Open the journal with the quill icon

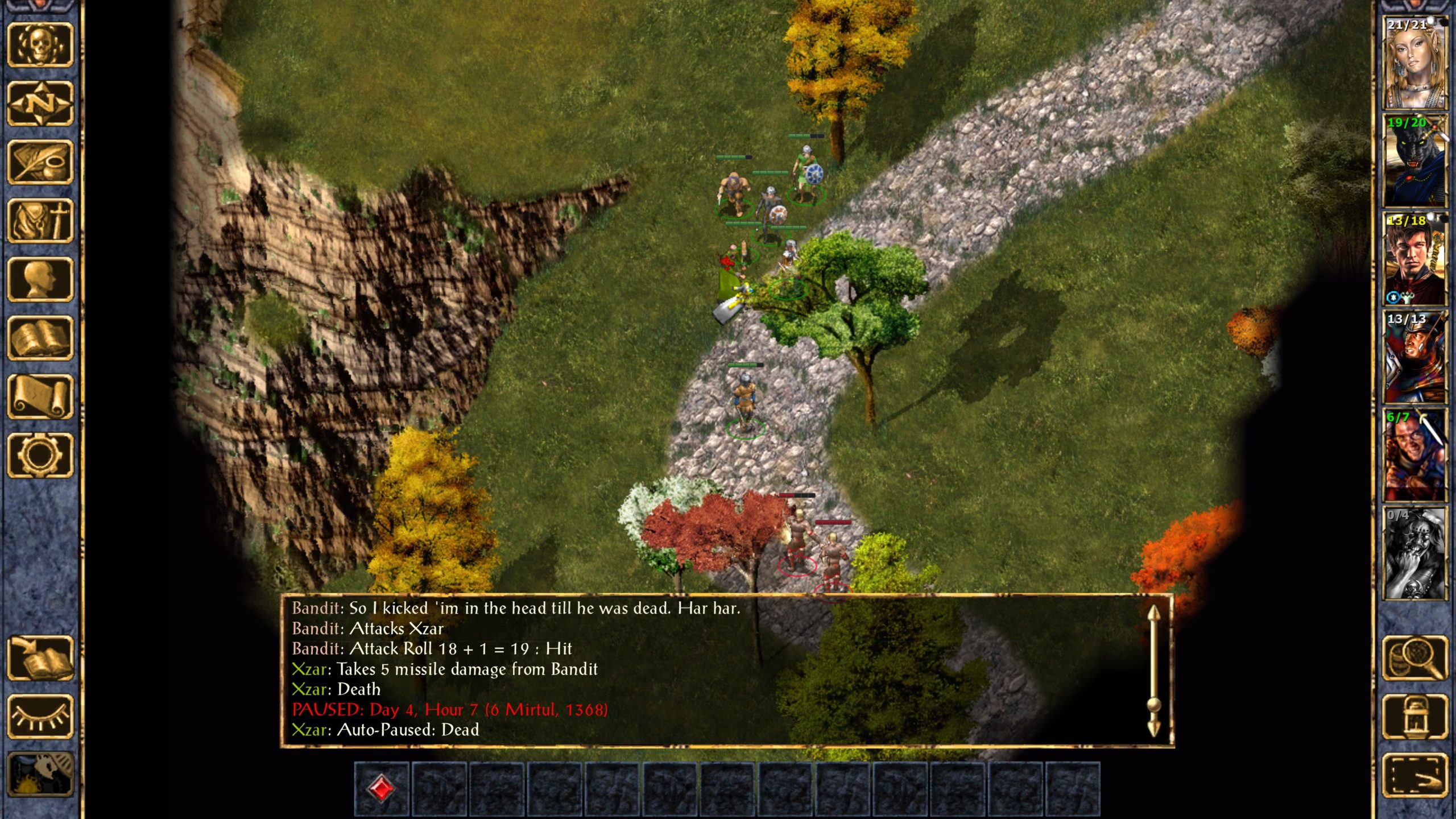[40, 162]
